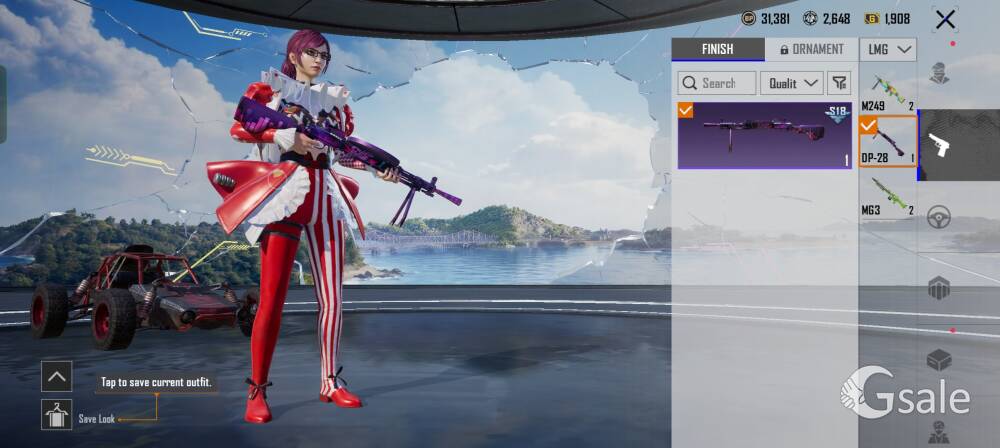Switch to the Finish tab

717,49
